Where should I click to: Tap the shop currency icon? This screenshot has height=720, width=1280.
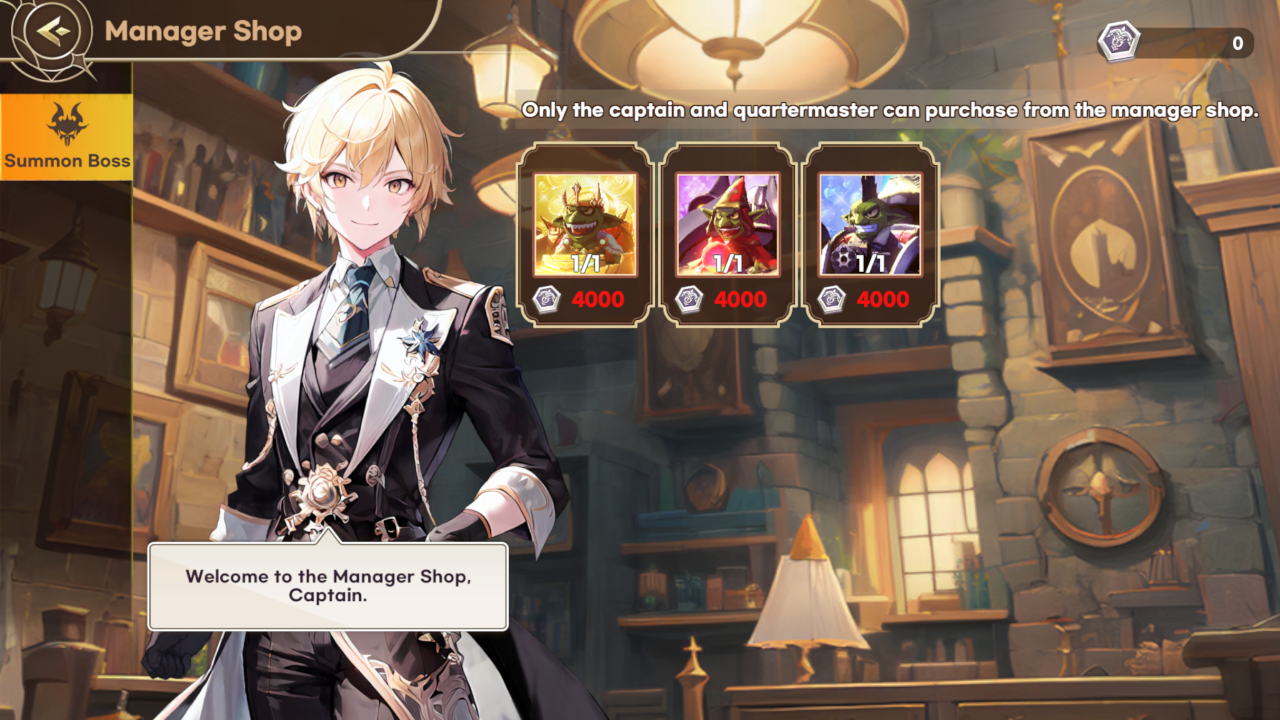pyautogui.click(x=1117, y=42)
